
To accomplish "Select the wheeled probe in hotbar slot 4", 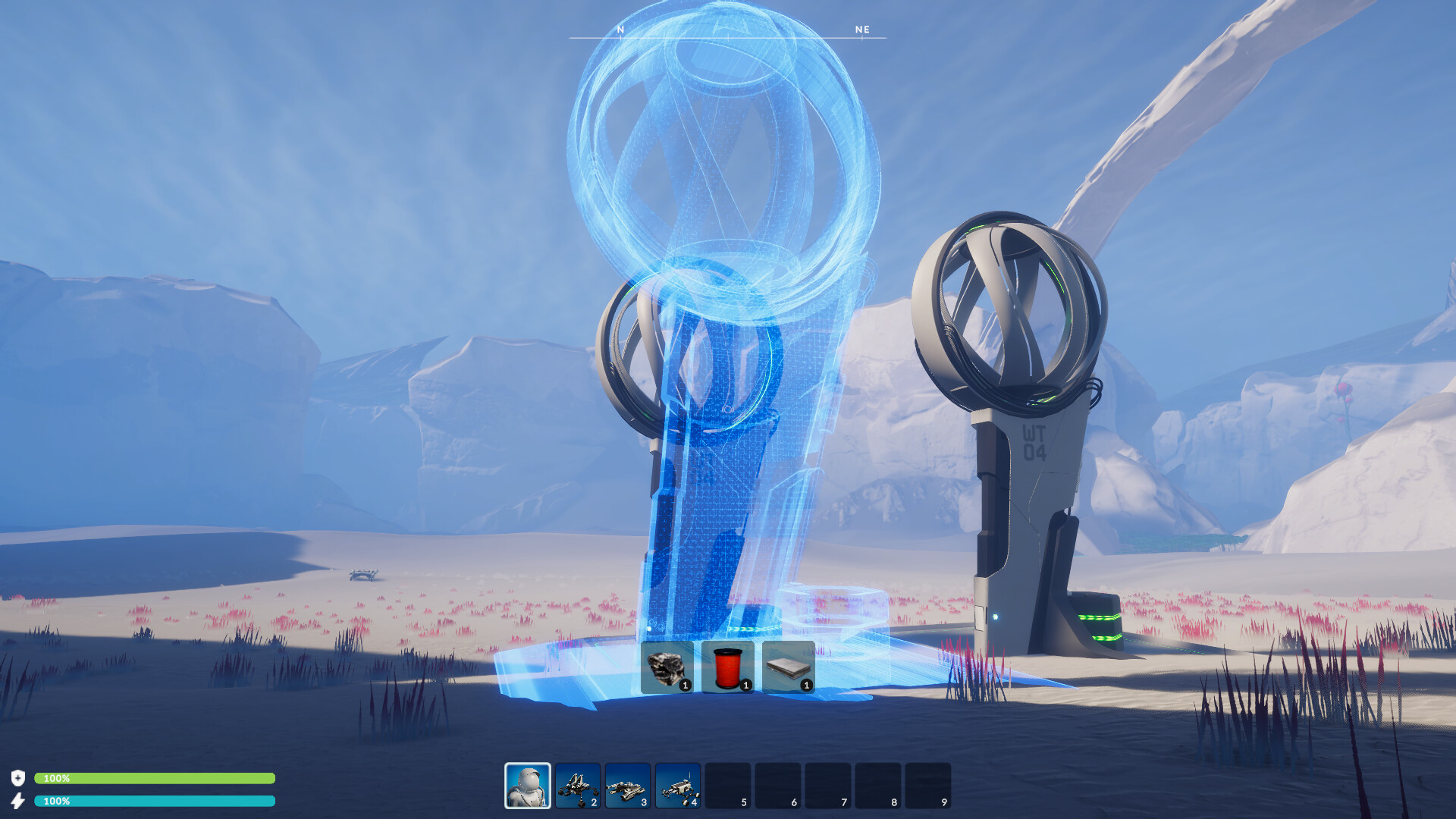I will [x=677, y=784].
